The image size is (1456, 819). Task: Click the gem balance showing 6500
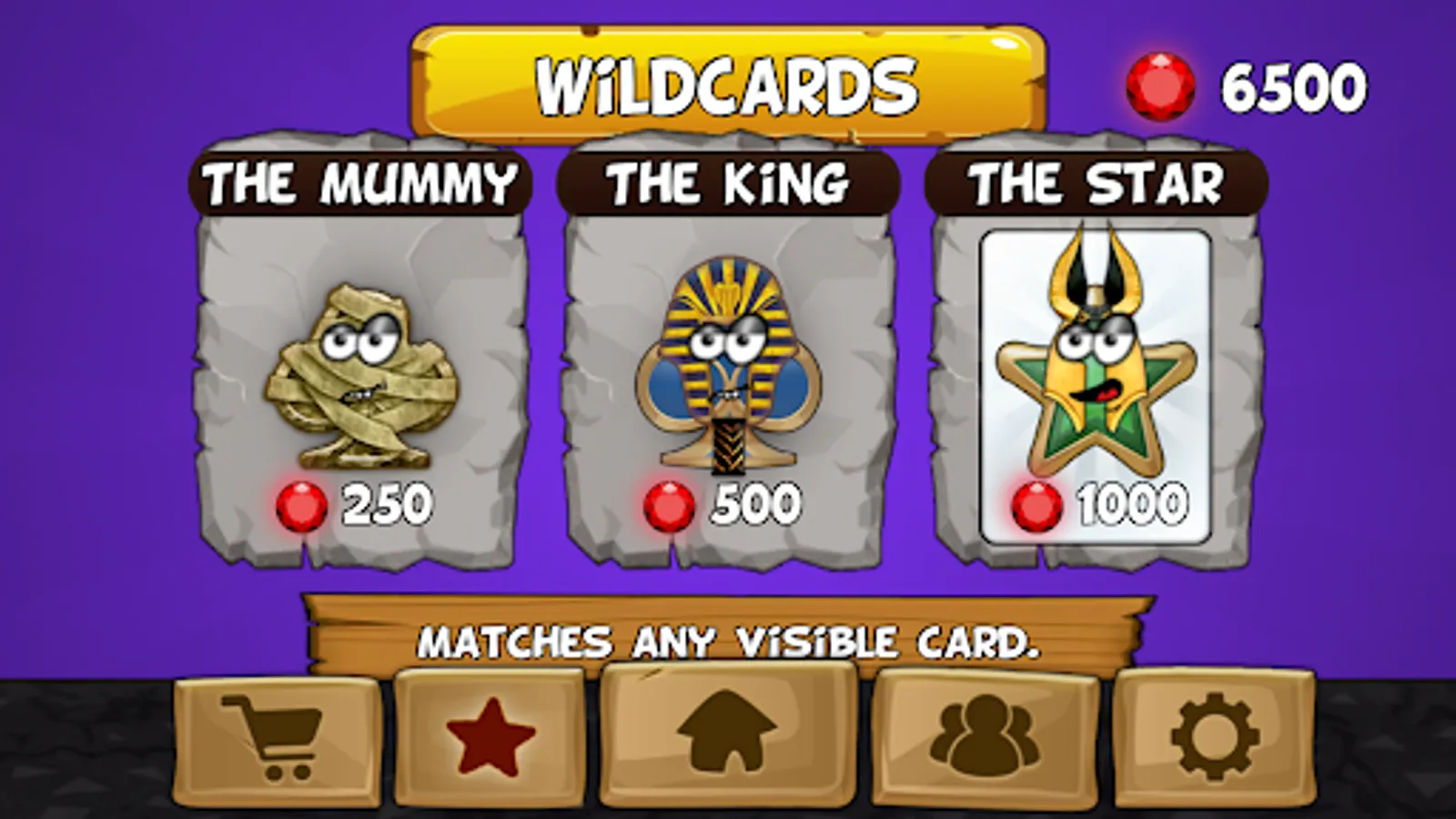pos(1292,82)
